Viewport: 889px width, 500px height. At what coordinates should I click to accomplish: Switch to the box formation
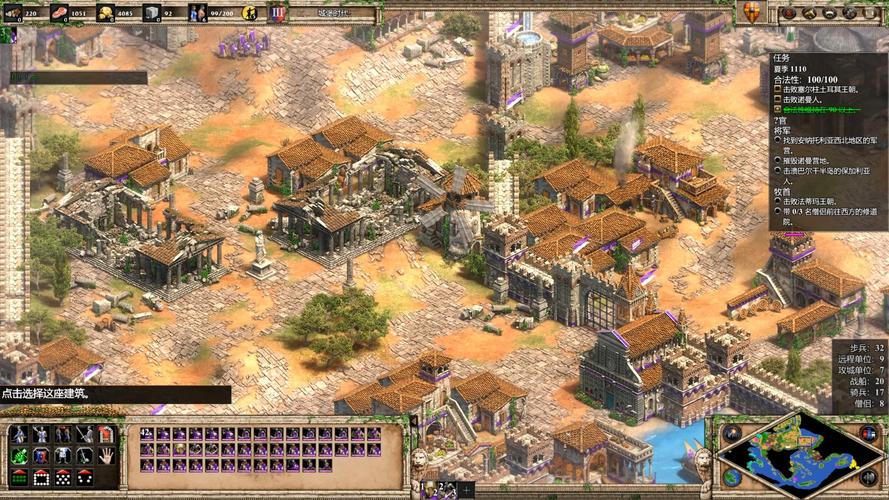[40, 477]
